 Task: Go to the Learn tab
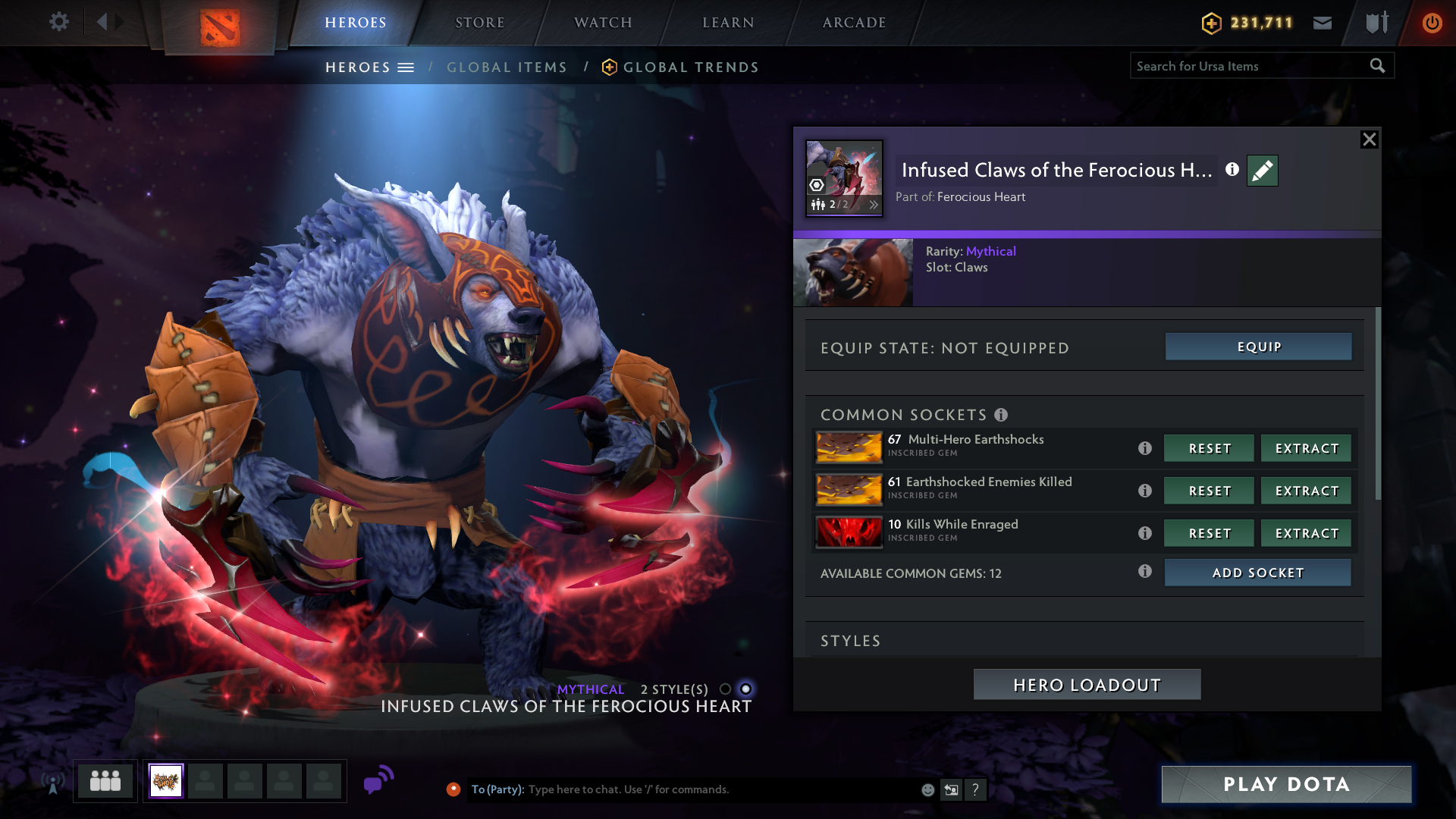point(728,23)
